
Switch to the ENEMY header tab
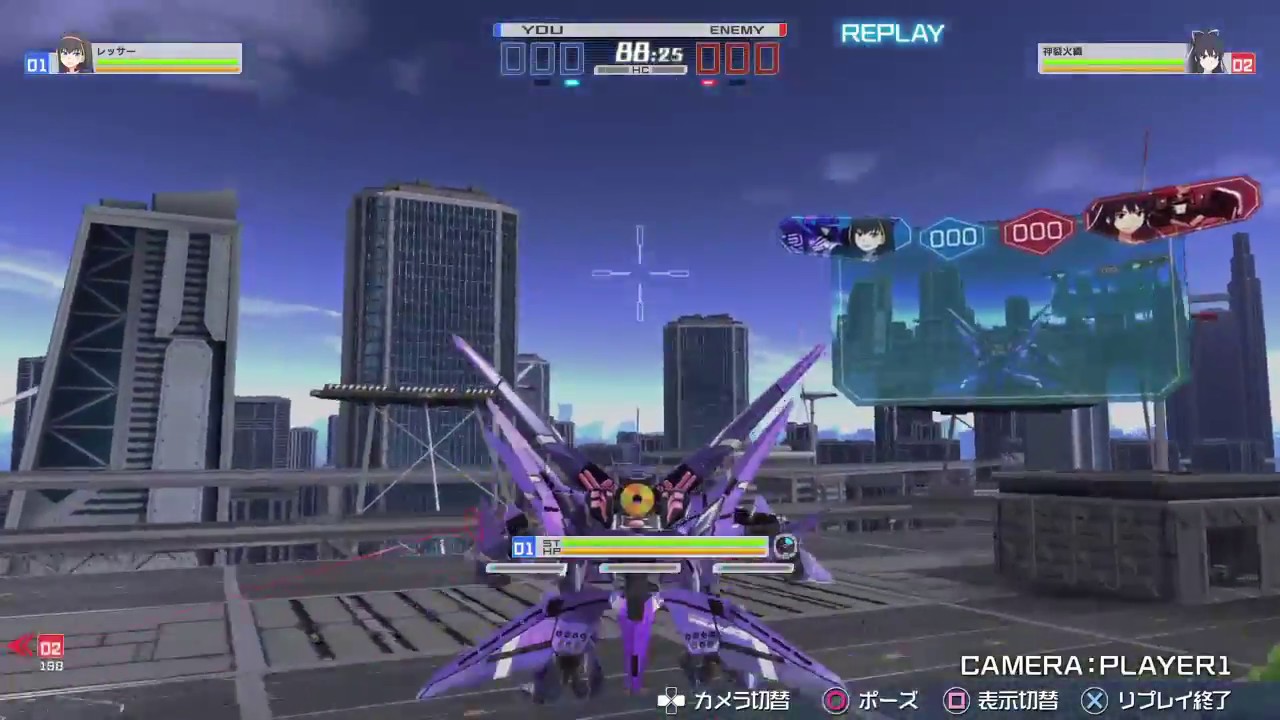point(737,29)
